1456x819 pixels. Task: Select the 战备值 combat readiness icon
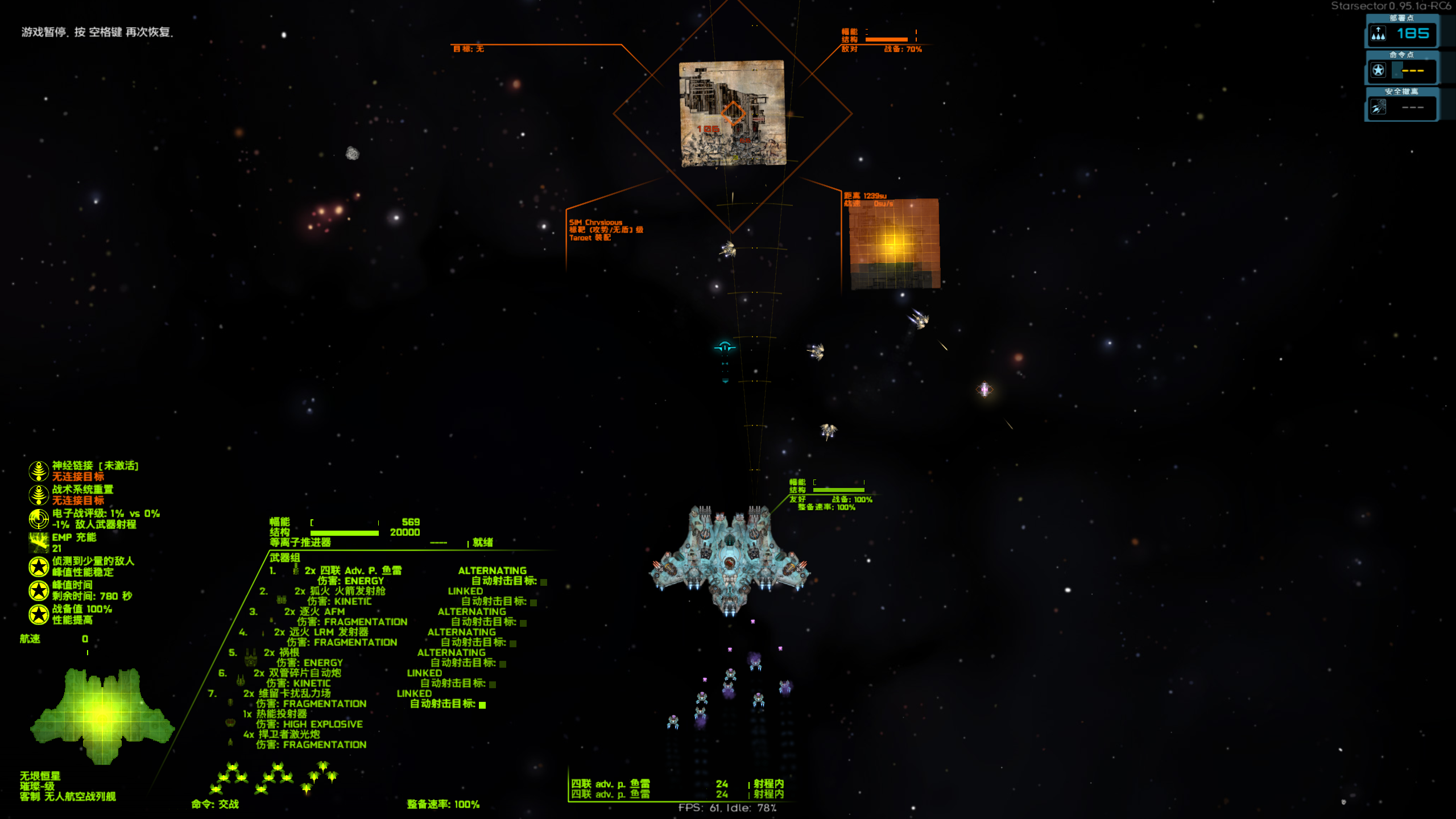tap(39, 614)
